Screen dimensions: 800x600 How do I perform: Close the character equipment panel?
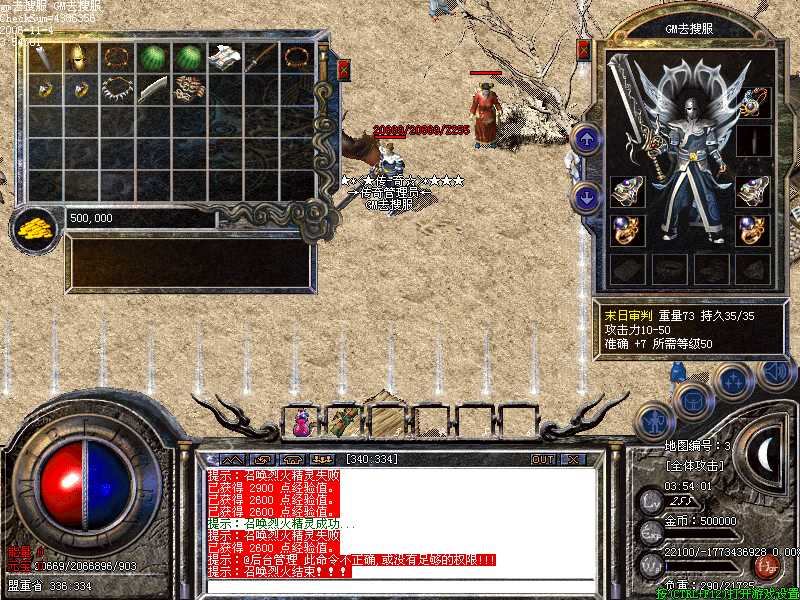[583, 49]
